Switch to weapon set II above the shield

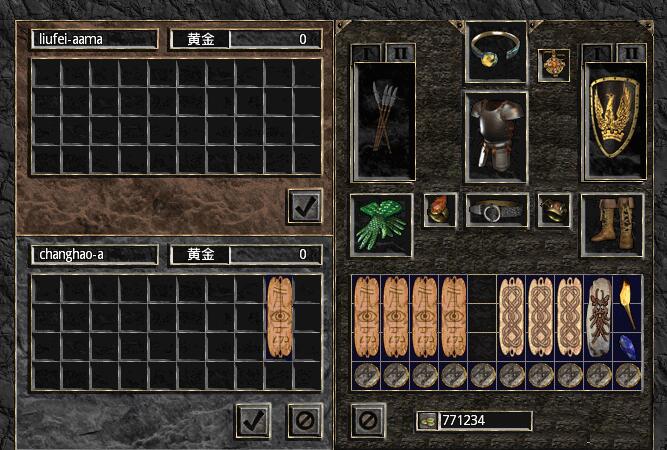[x=631, y=53]
